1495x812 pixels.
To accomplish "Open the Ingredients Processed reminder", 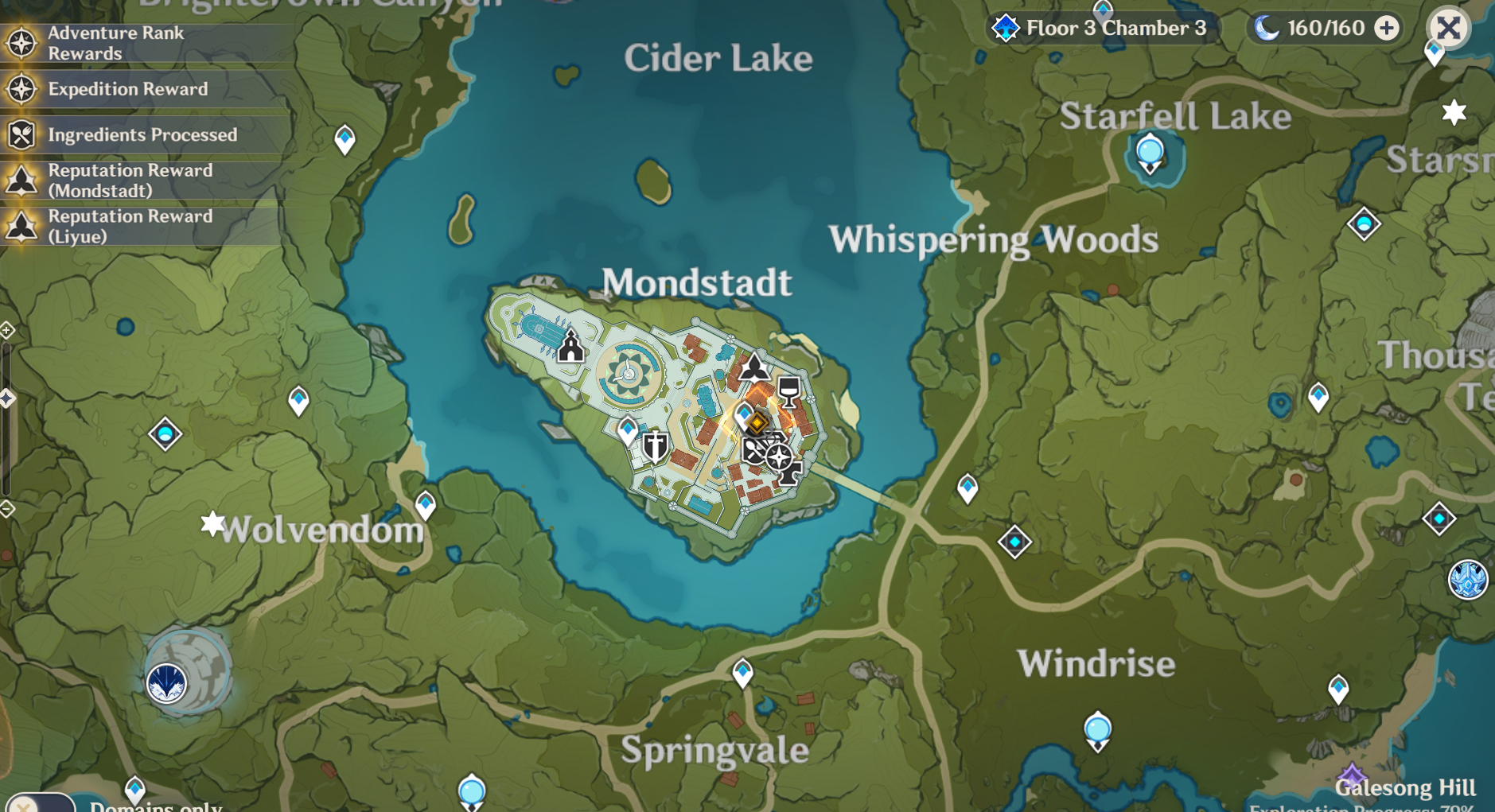I will [142, 134].
